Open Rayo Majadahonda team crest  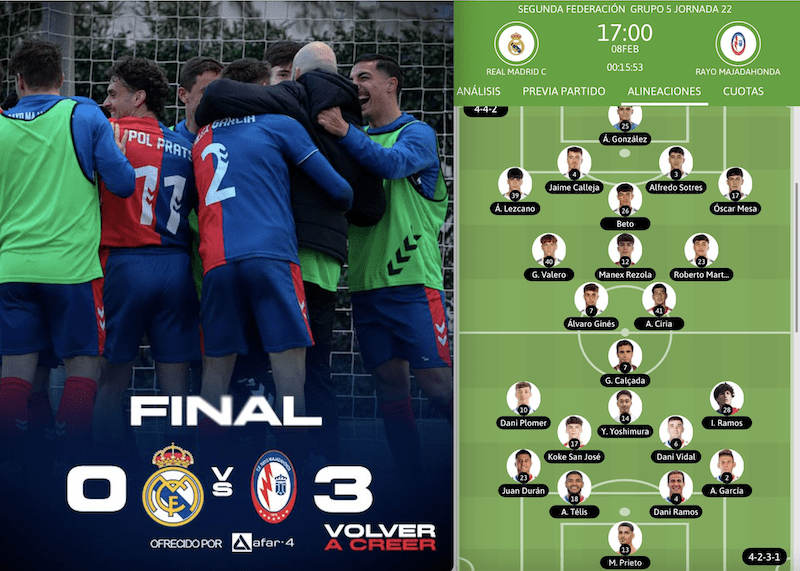738,43
